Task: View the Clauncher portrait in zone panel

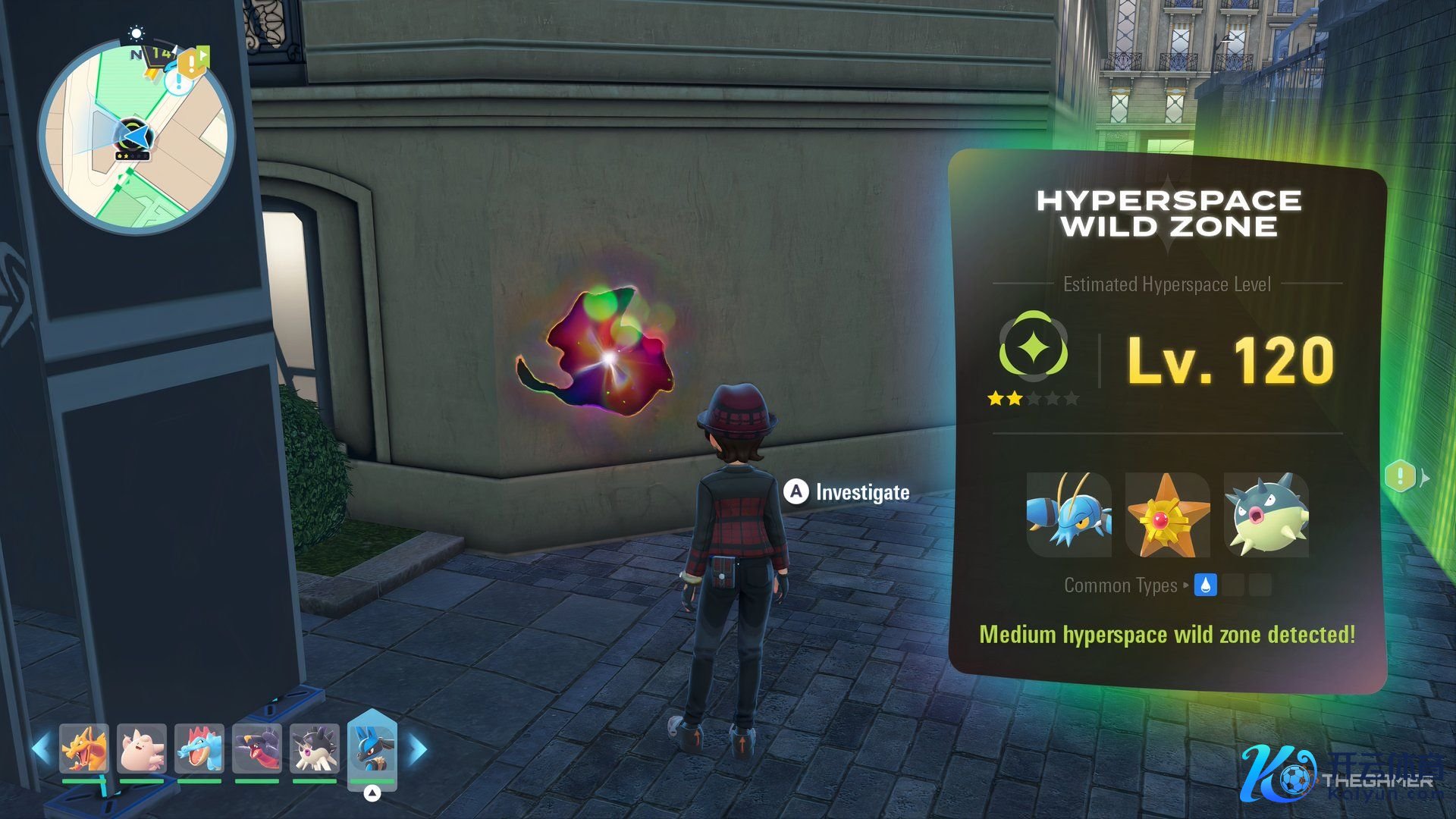Action: click(1068, 514)
